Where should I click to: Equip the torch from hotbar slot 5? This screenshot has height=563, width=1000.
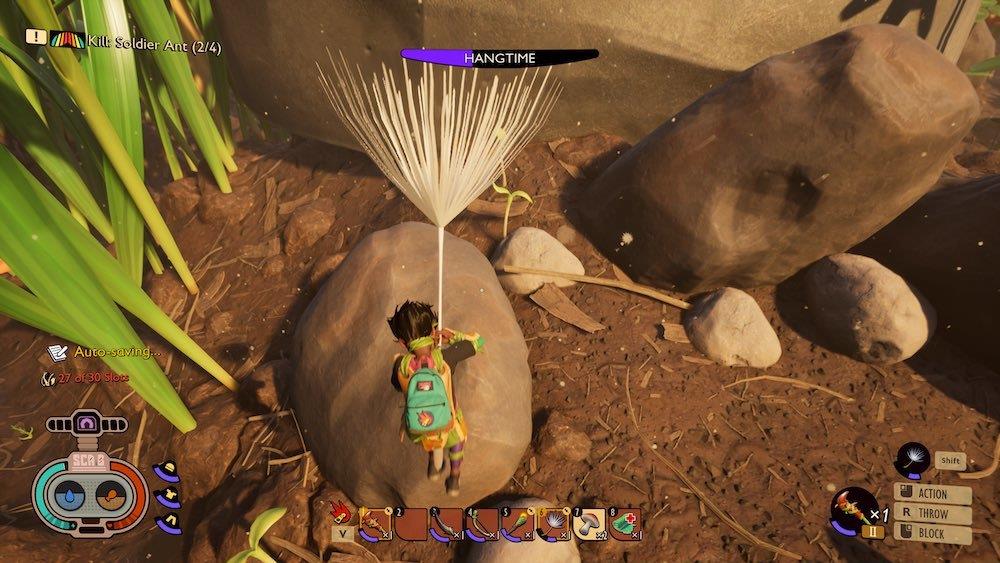(x=516, y=522)
